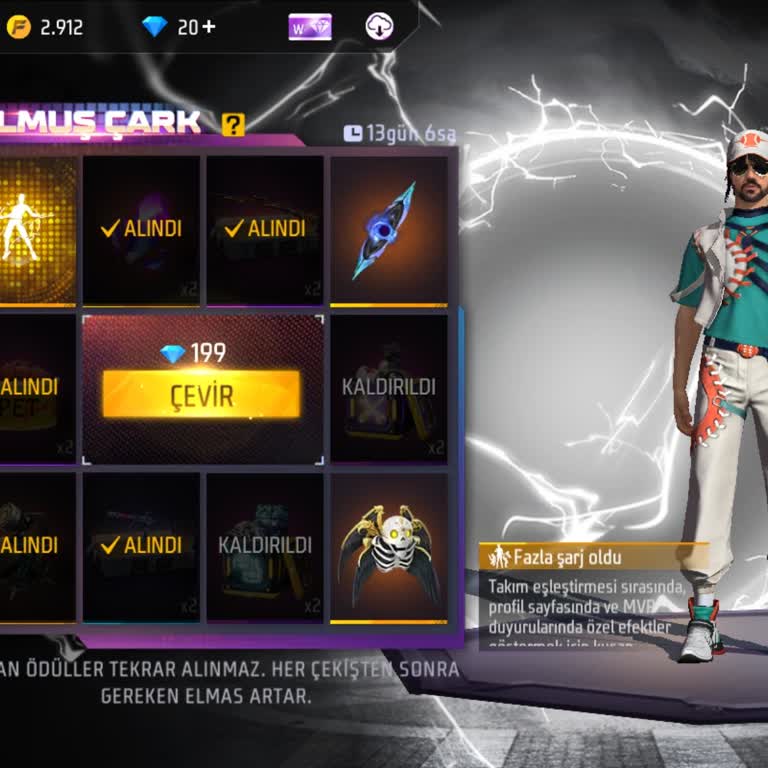
Task: Open the yellow question mark help
Action: pyautogui.click(x=233, y=125)
